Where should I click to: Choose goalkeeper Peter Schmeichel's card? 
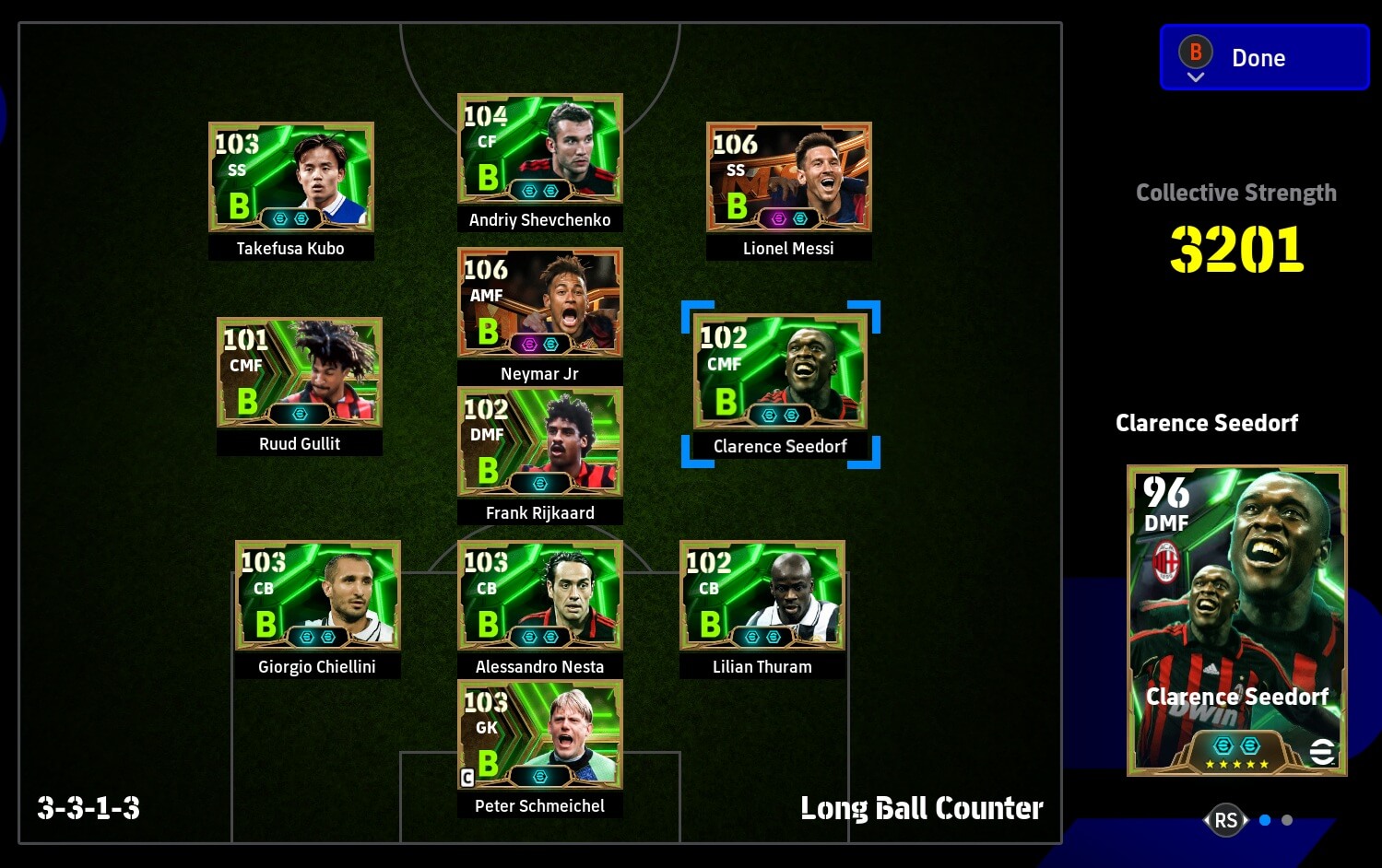tap(540, 734)
